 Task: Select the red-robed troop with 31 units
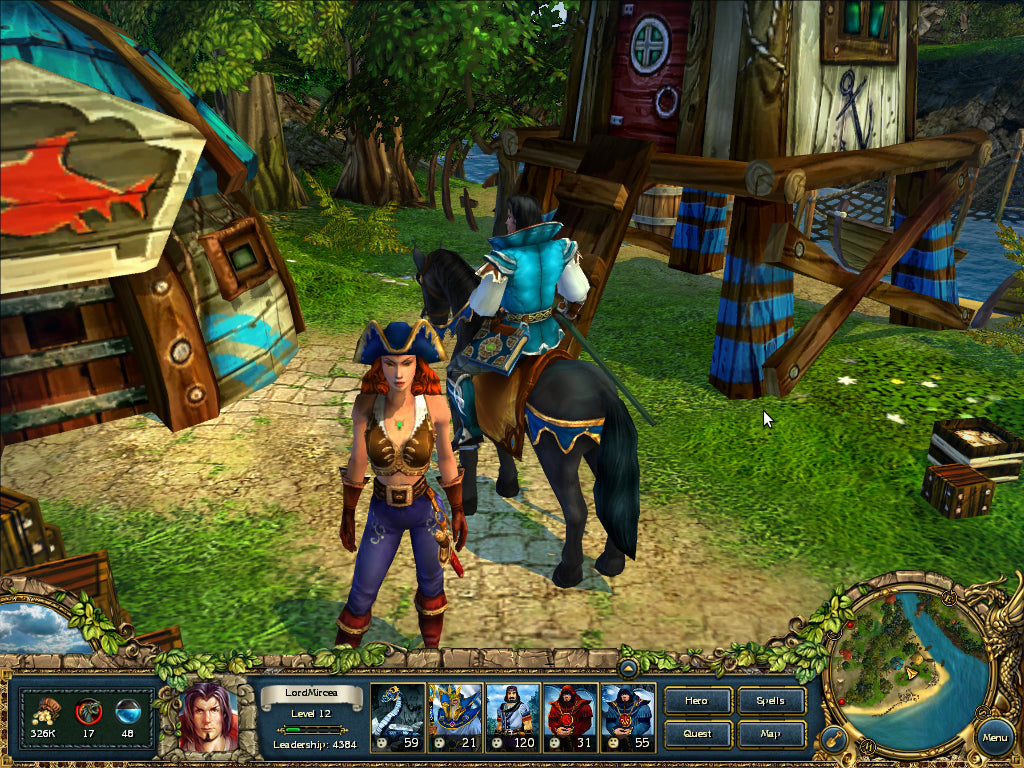[x=570, y=717]
